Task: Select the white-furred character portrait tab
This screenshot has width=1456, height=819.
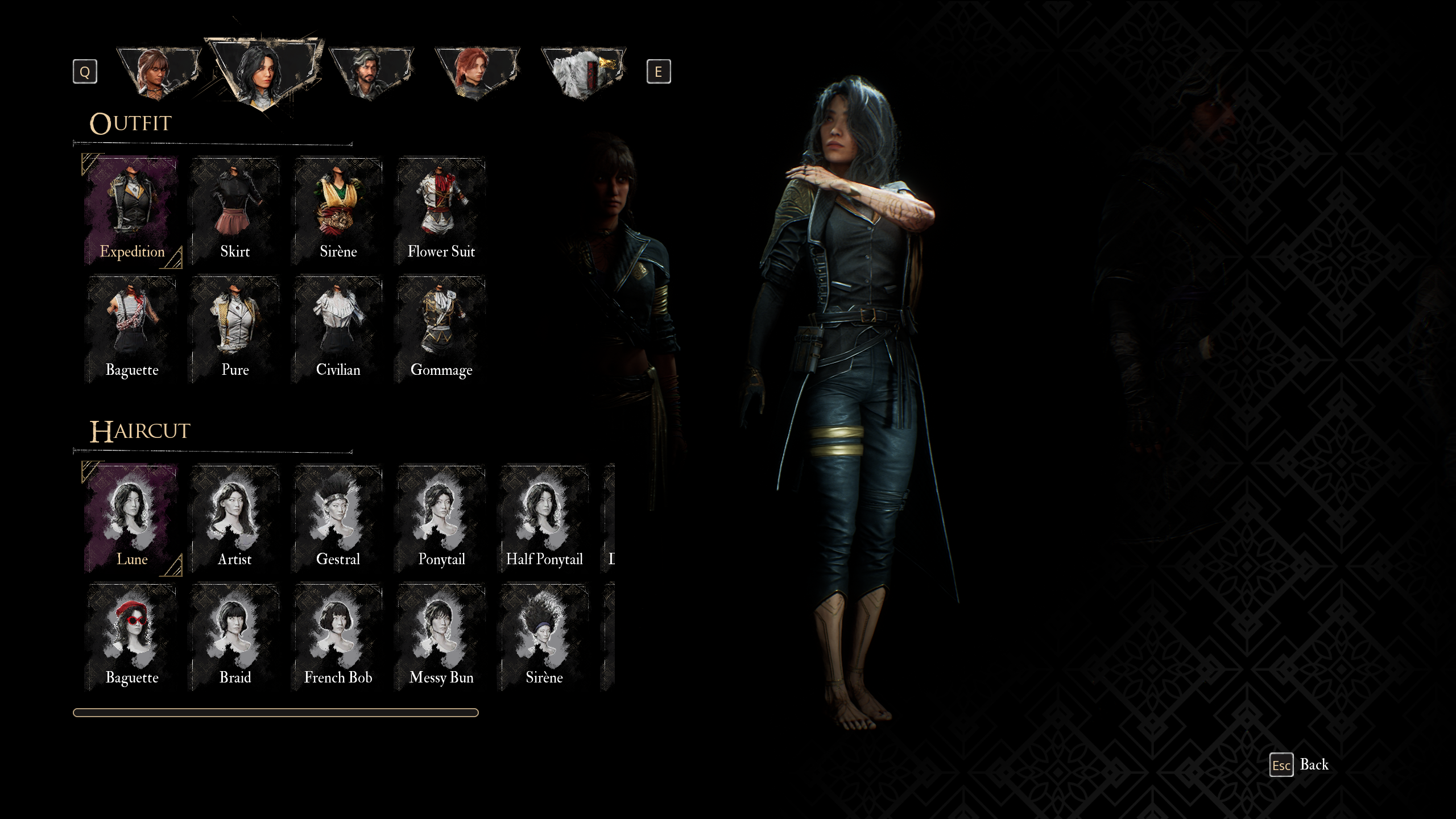Action: pos(583,73)
